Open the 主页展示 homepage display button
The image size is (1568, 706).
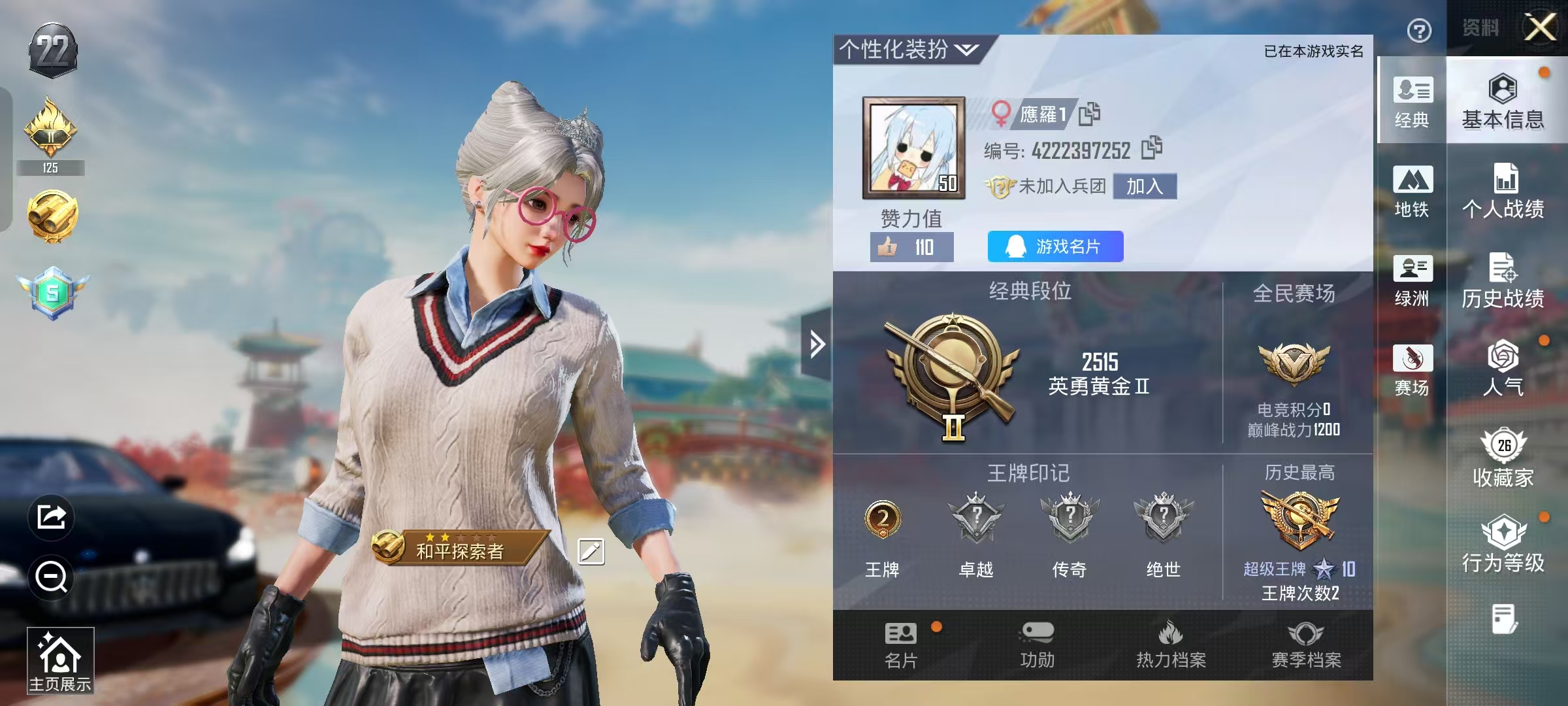tap(60, 660)
